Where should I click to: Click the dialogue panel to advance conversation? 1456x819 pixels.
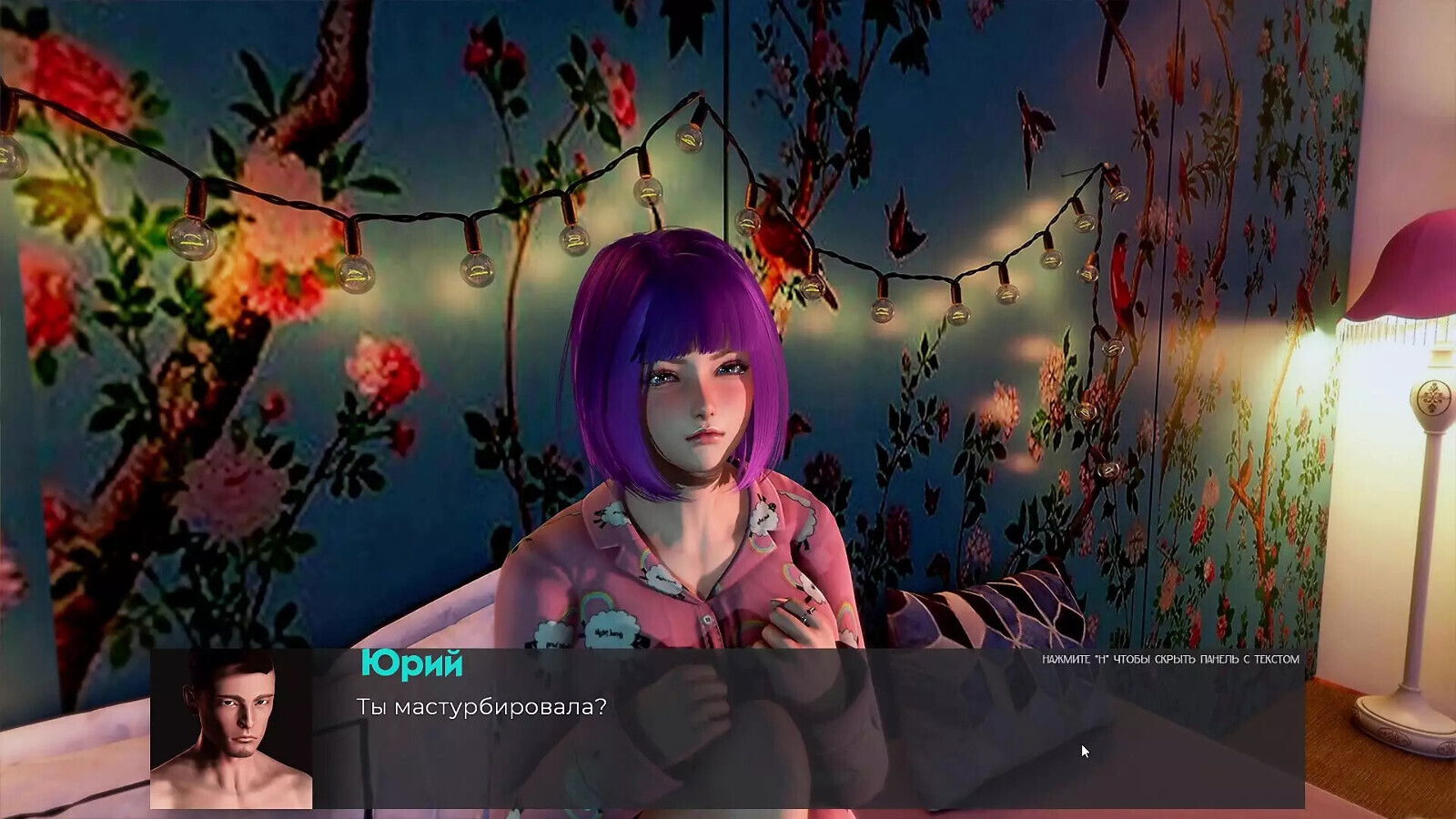click(x=728, y=728)
